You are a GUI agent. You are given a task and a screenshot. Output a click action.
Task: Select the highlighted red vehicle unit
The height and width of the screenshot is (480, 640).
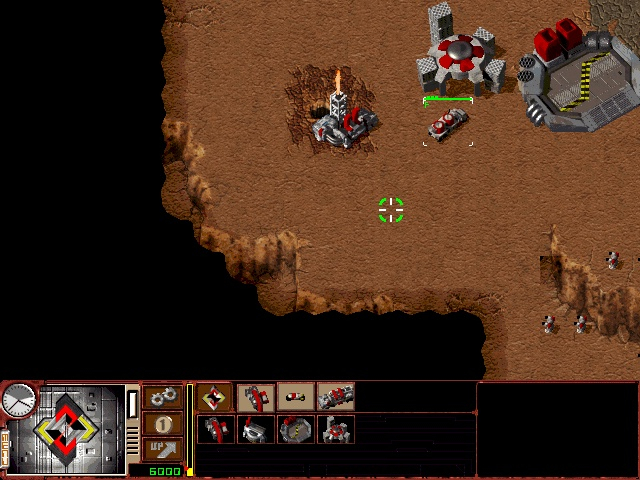tap(447, 124)
